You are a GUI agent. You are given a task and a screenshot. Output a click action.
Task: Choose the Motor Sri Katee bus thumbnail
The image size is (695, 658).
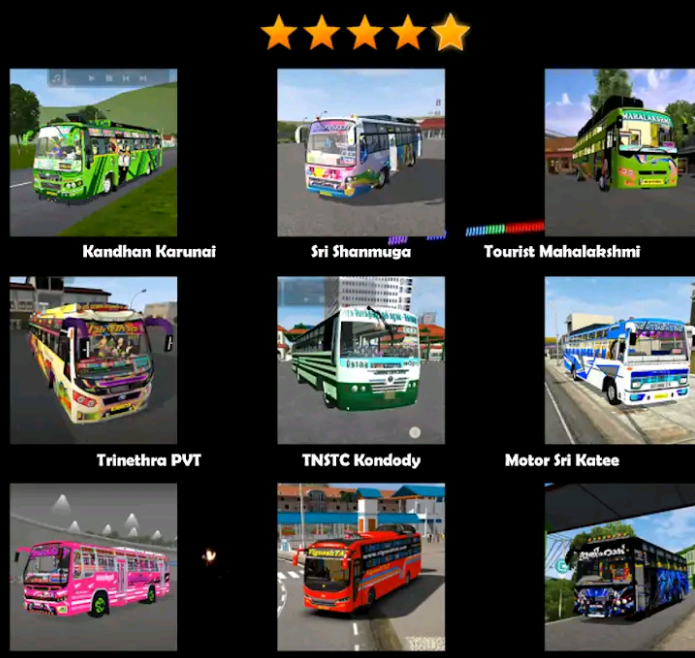coord(619,360)
